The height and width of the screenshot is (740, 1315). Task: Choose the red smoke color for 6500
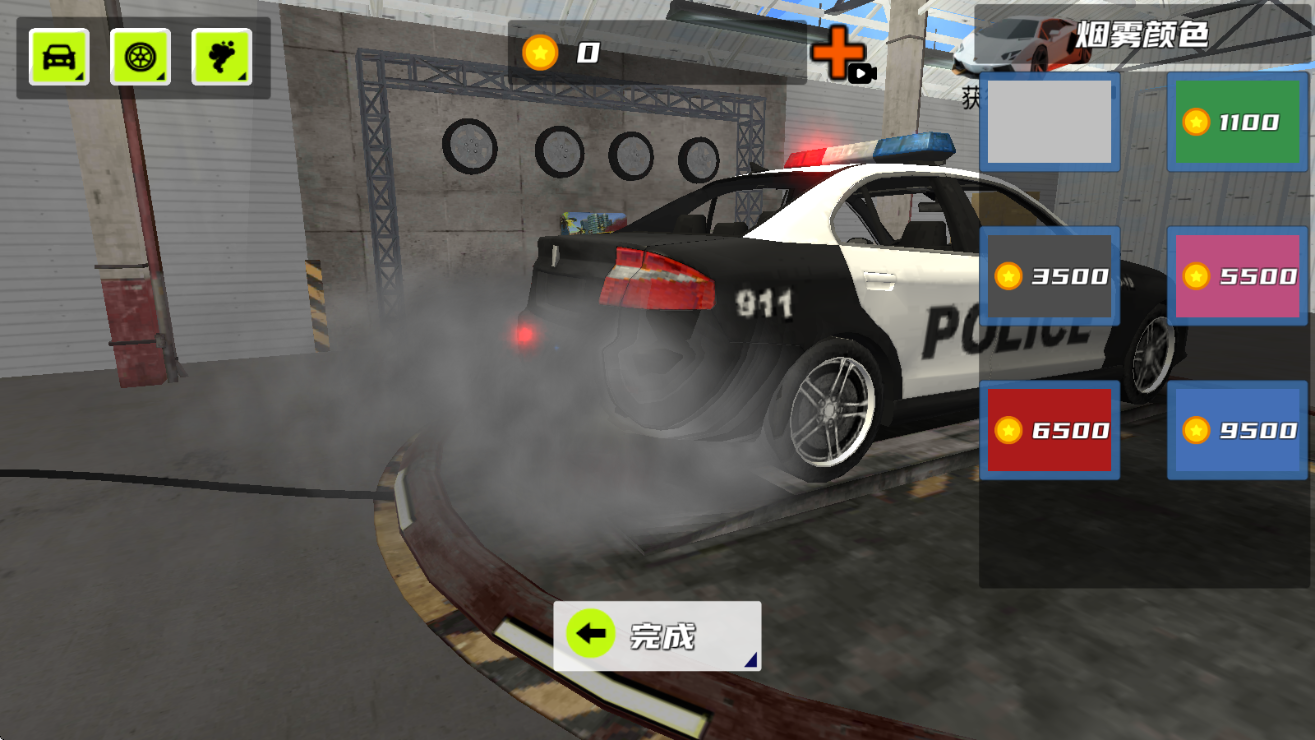click(1049, 430)
